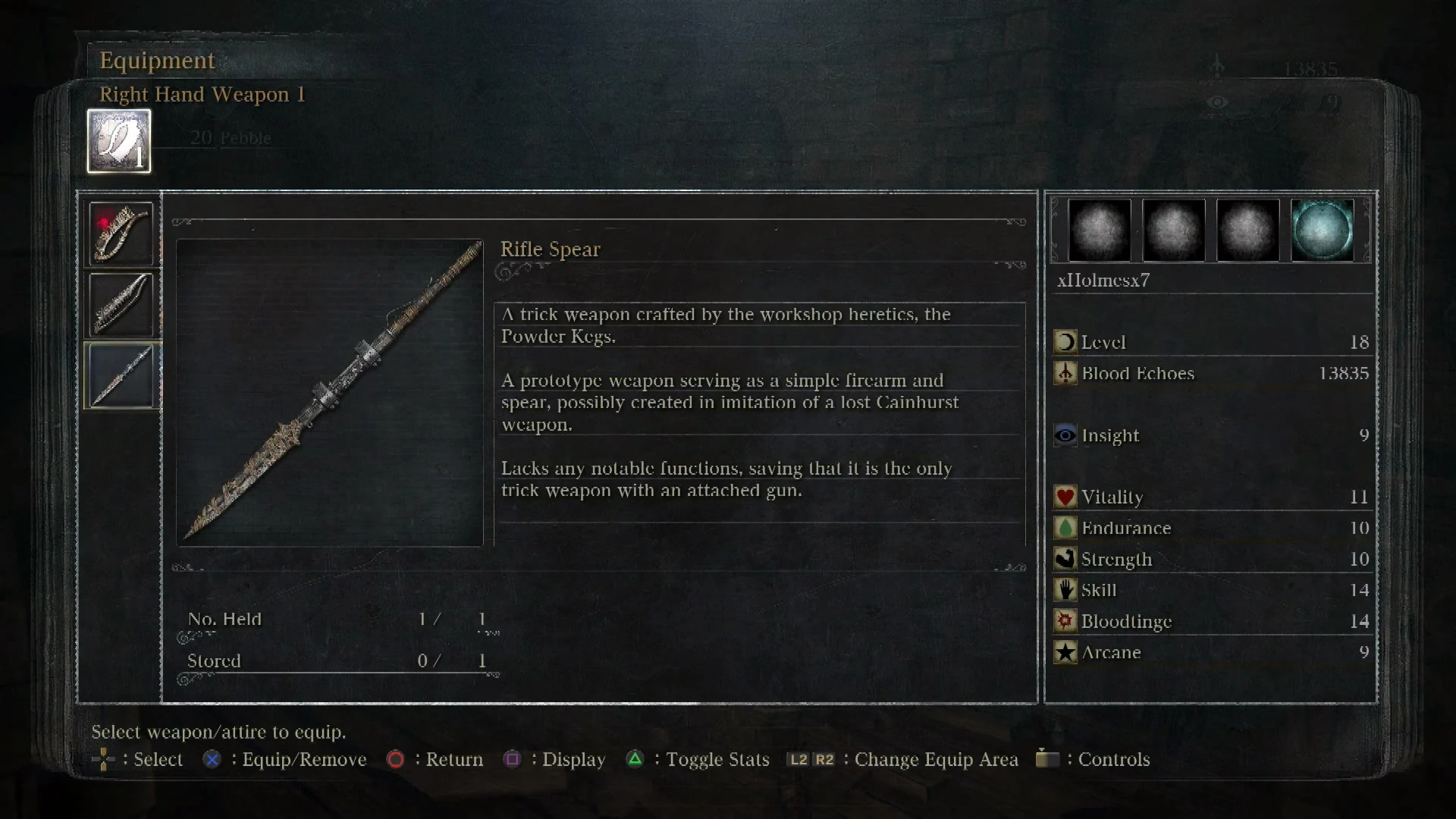Click the Arcane star icon
This screenshot has width=1456, height=819.
coord(1065,652)
